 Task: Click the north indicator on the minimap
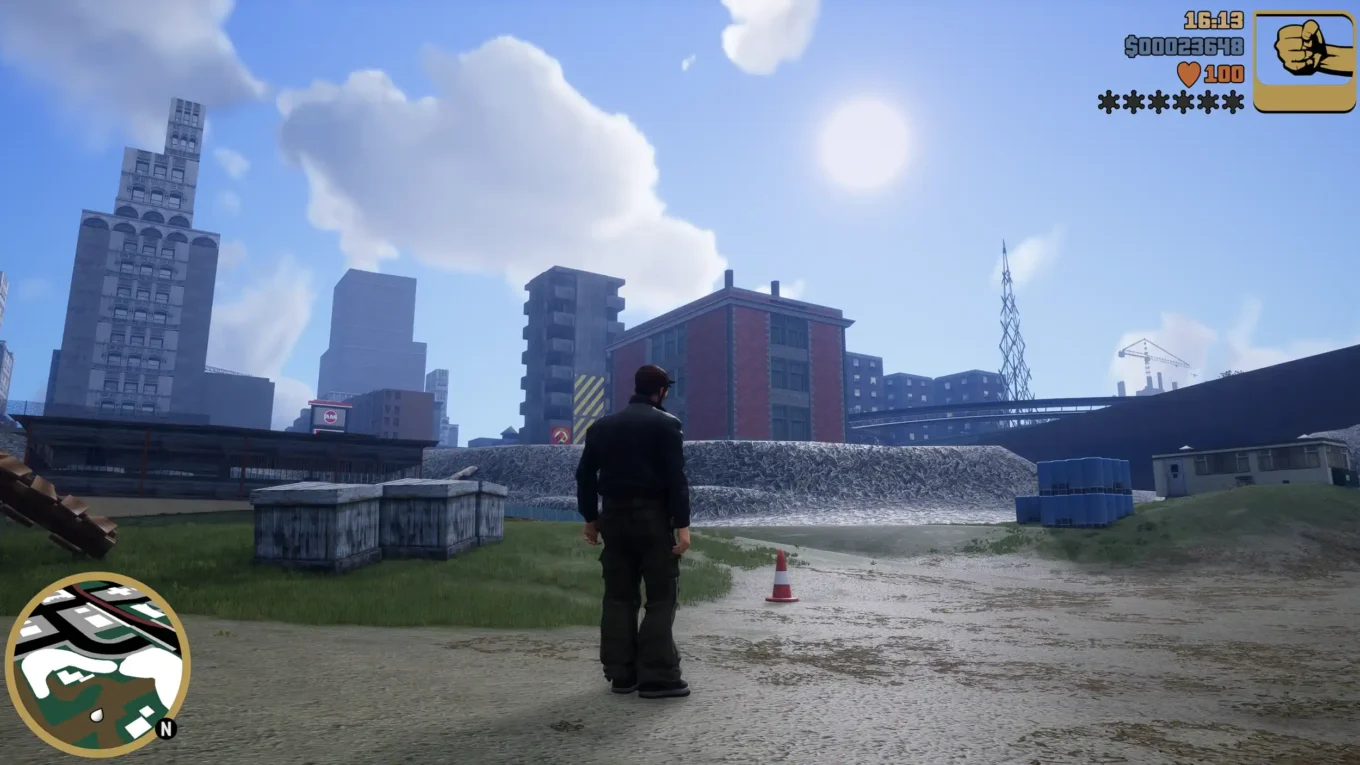pyautogui.click(x=166, y=728)
